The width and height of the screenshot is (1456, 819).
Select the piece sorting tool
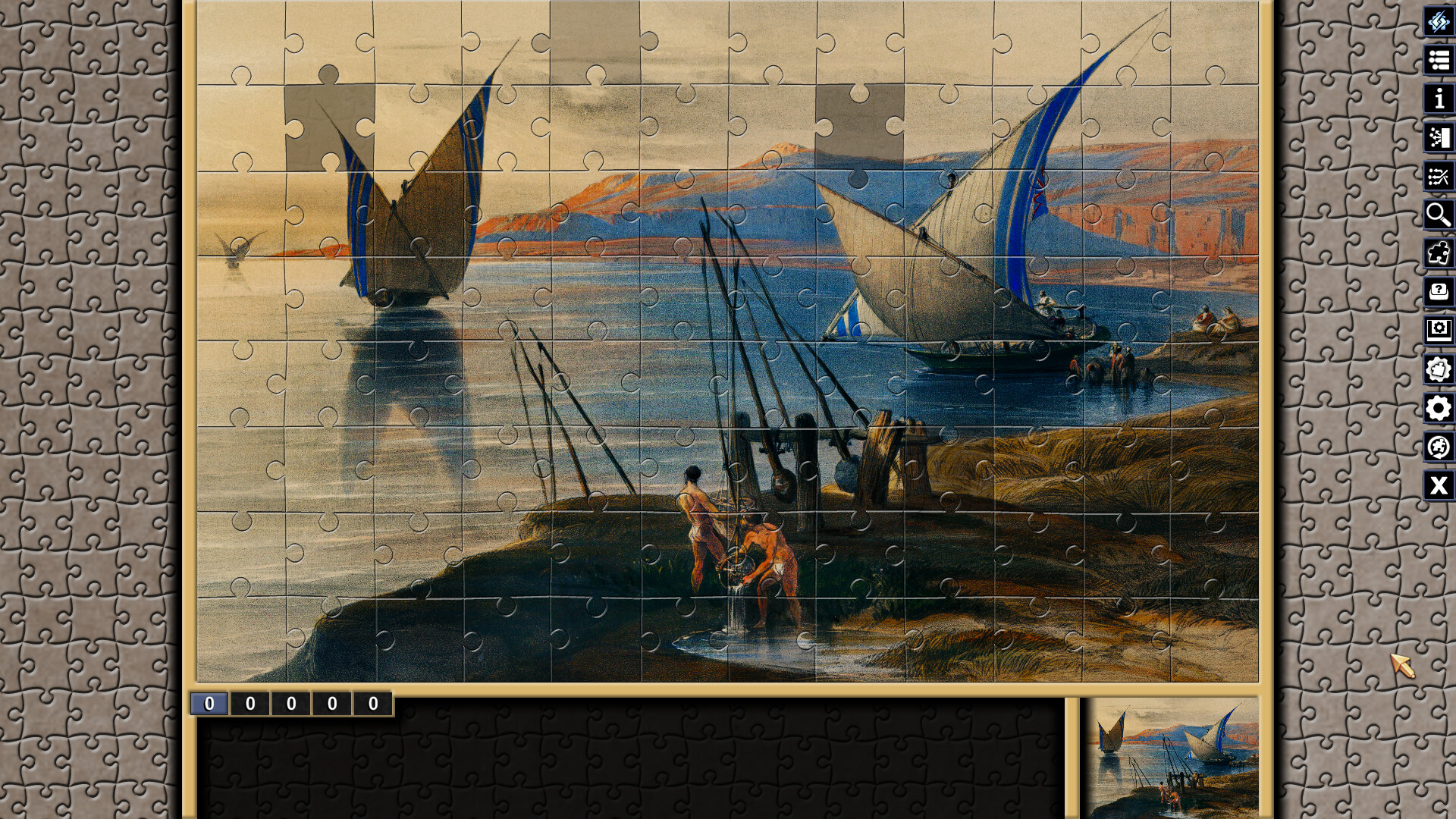pos(1437,138)
